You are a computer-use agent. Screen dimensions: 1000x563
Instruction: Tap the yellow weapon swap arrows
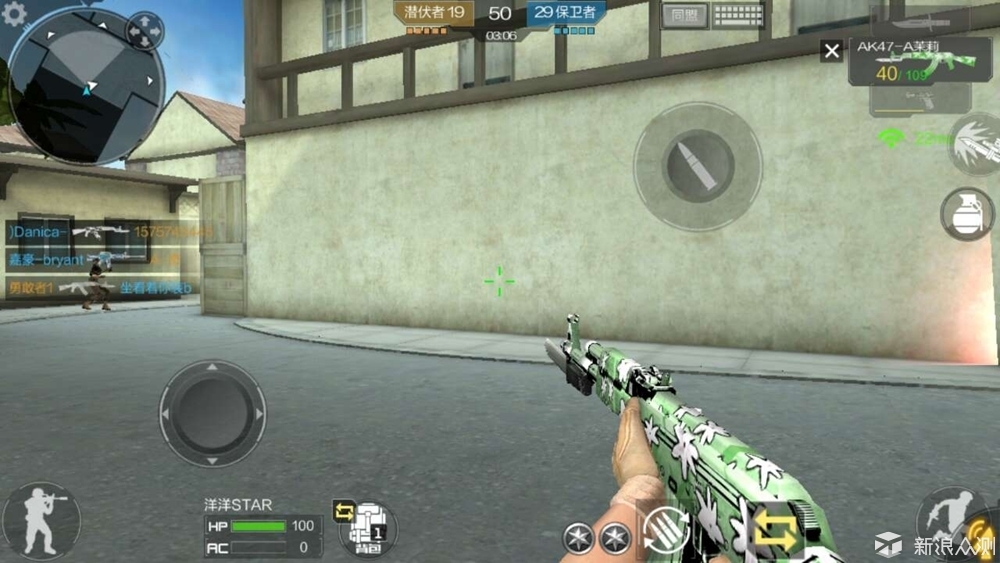(x=776, y=532)
